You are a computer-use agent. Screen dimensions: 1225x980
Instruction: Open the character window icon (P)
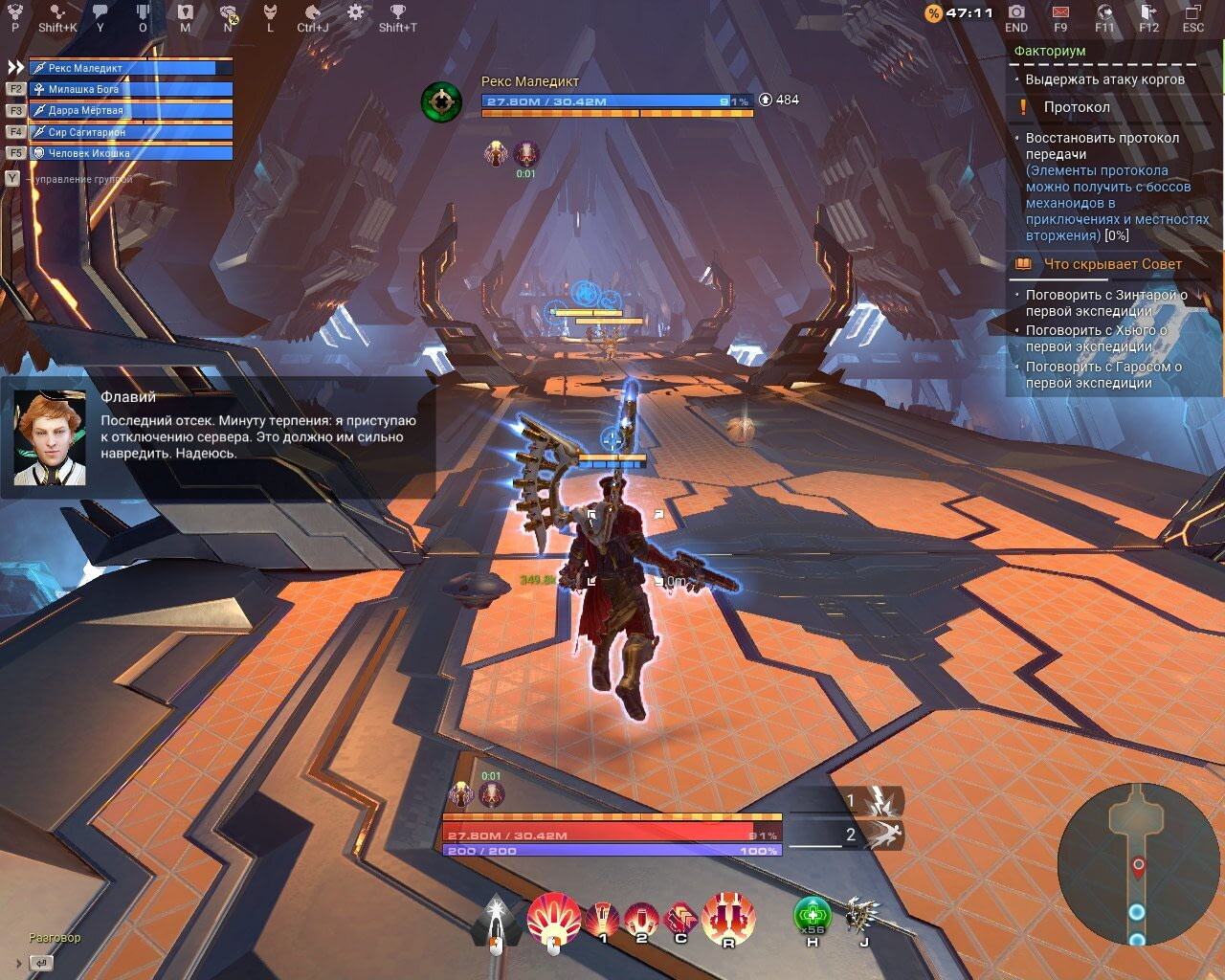click(13, 13)
